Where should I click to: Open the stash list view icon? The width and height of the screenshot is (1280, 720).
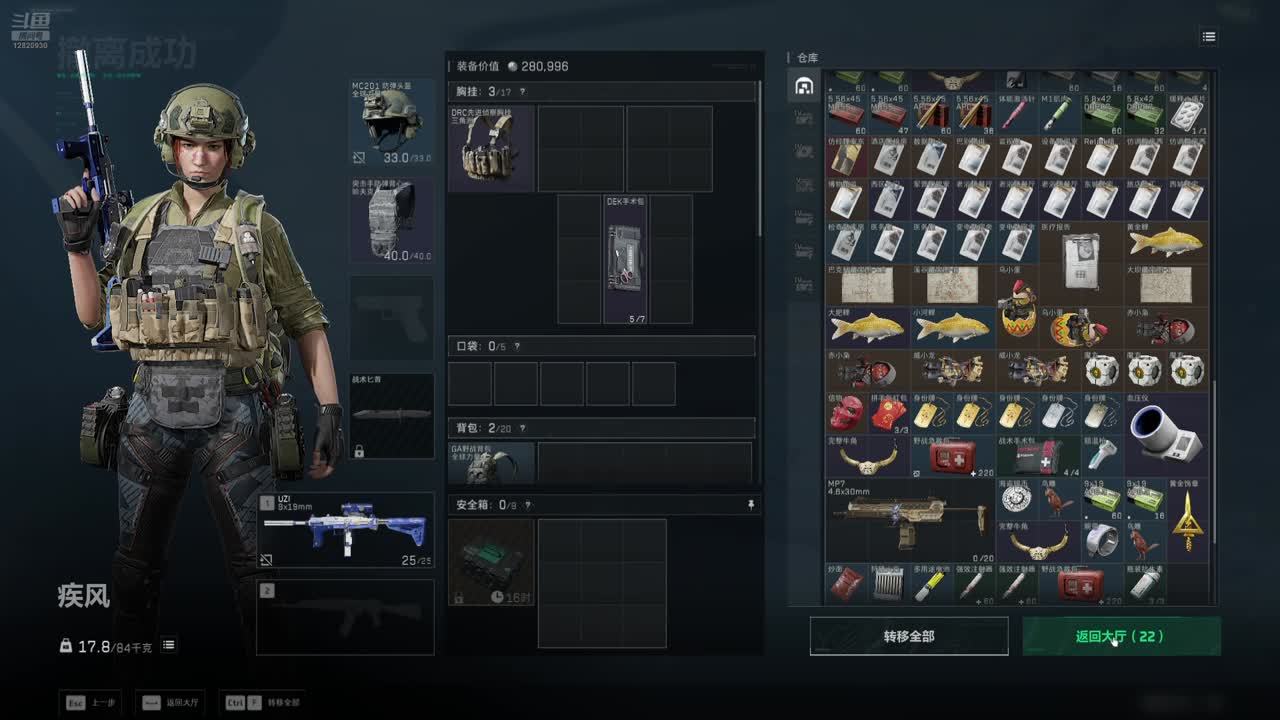pyautogui.click(x=1209, y=37)
